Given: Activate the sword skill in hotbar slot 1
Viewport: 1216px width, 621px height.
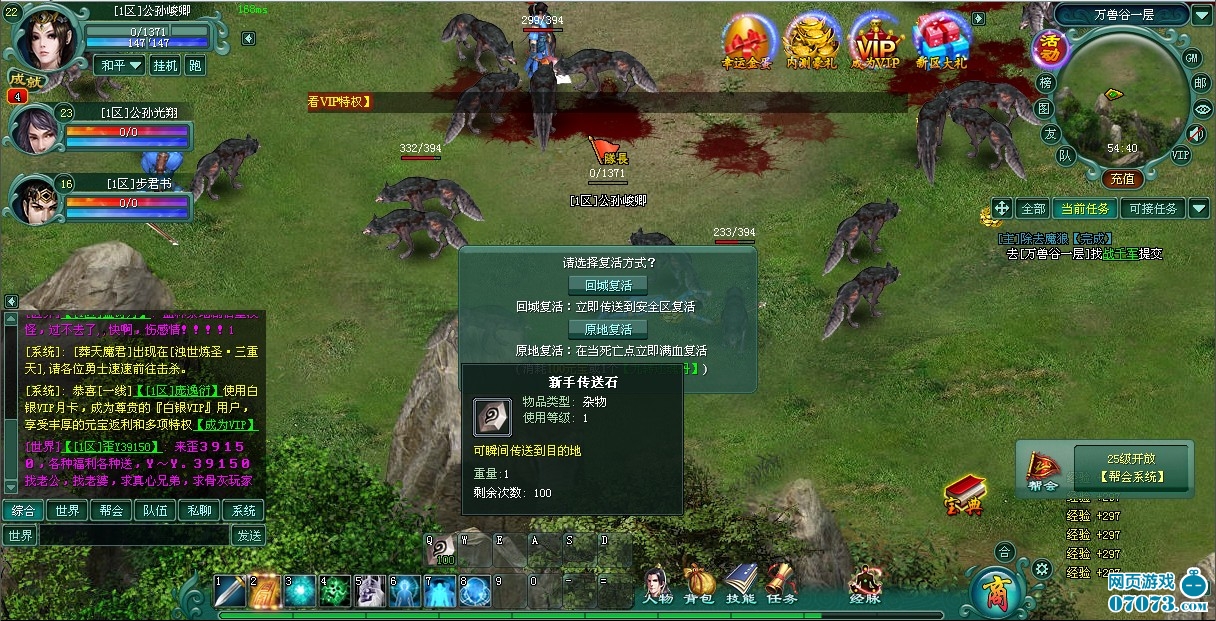Looking at the screenshot, I should point(230,591).
